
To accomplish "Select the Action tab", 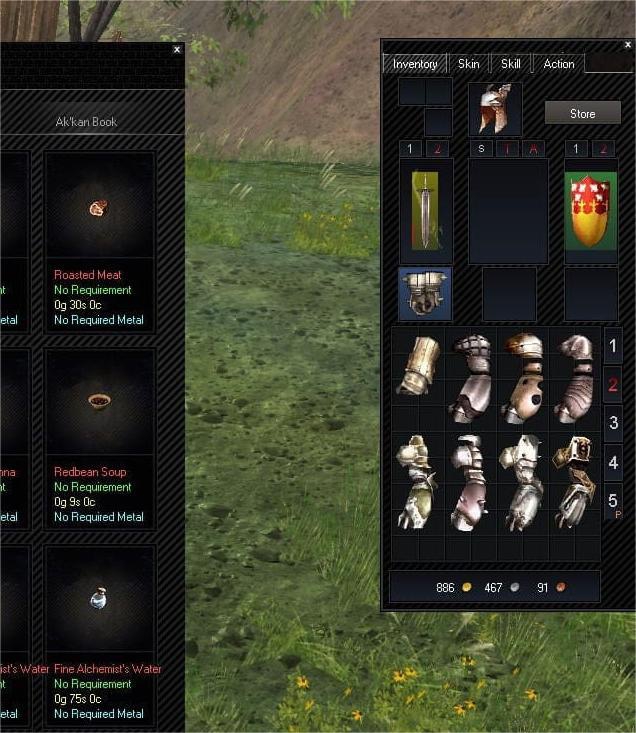I will pos(558,64).
